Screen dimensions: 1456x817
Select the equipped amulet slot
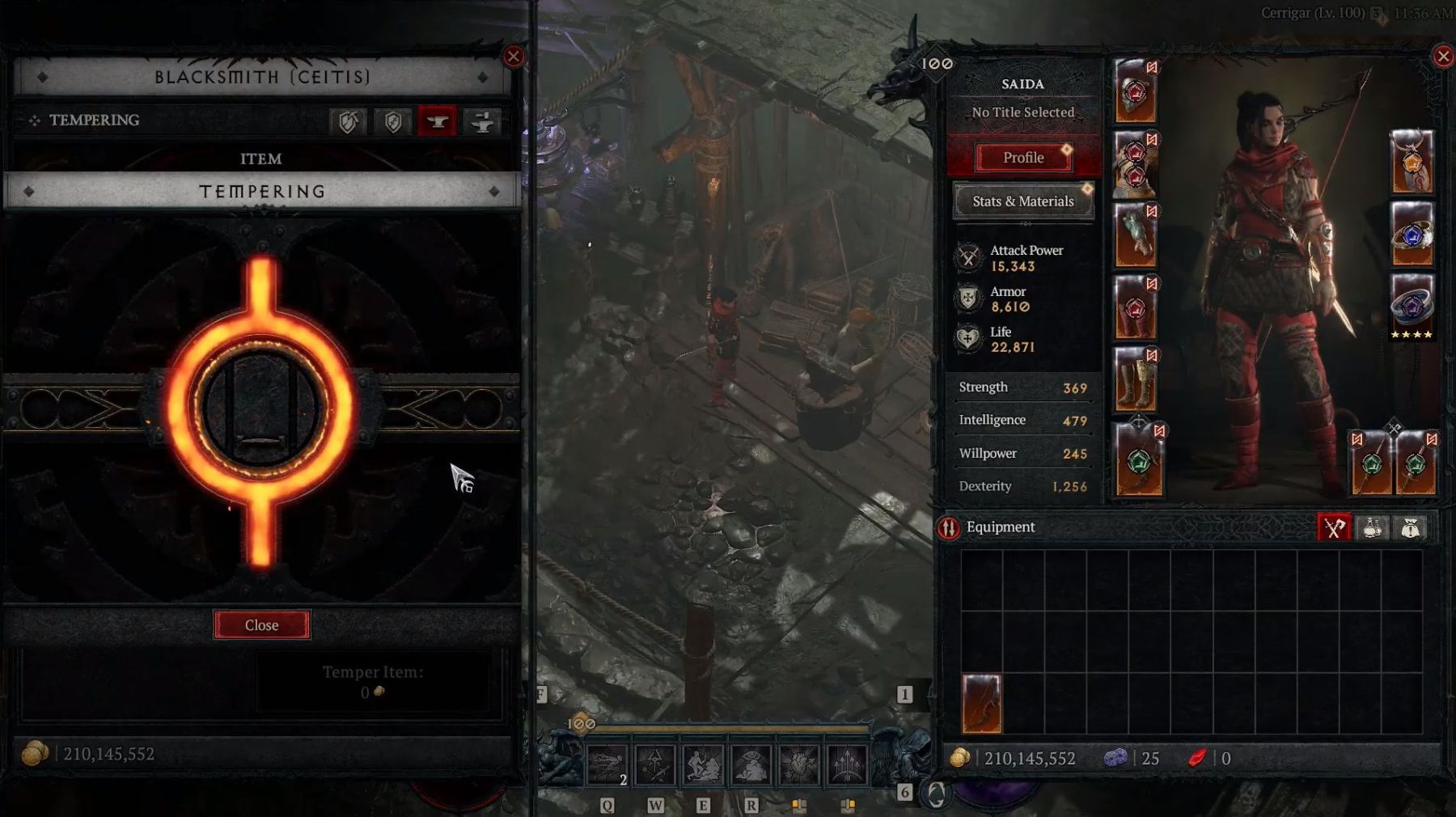(x=1412, y=163)
